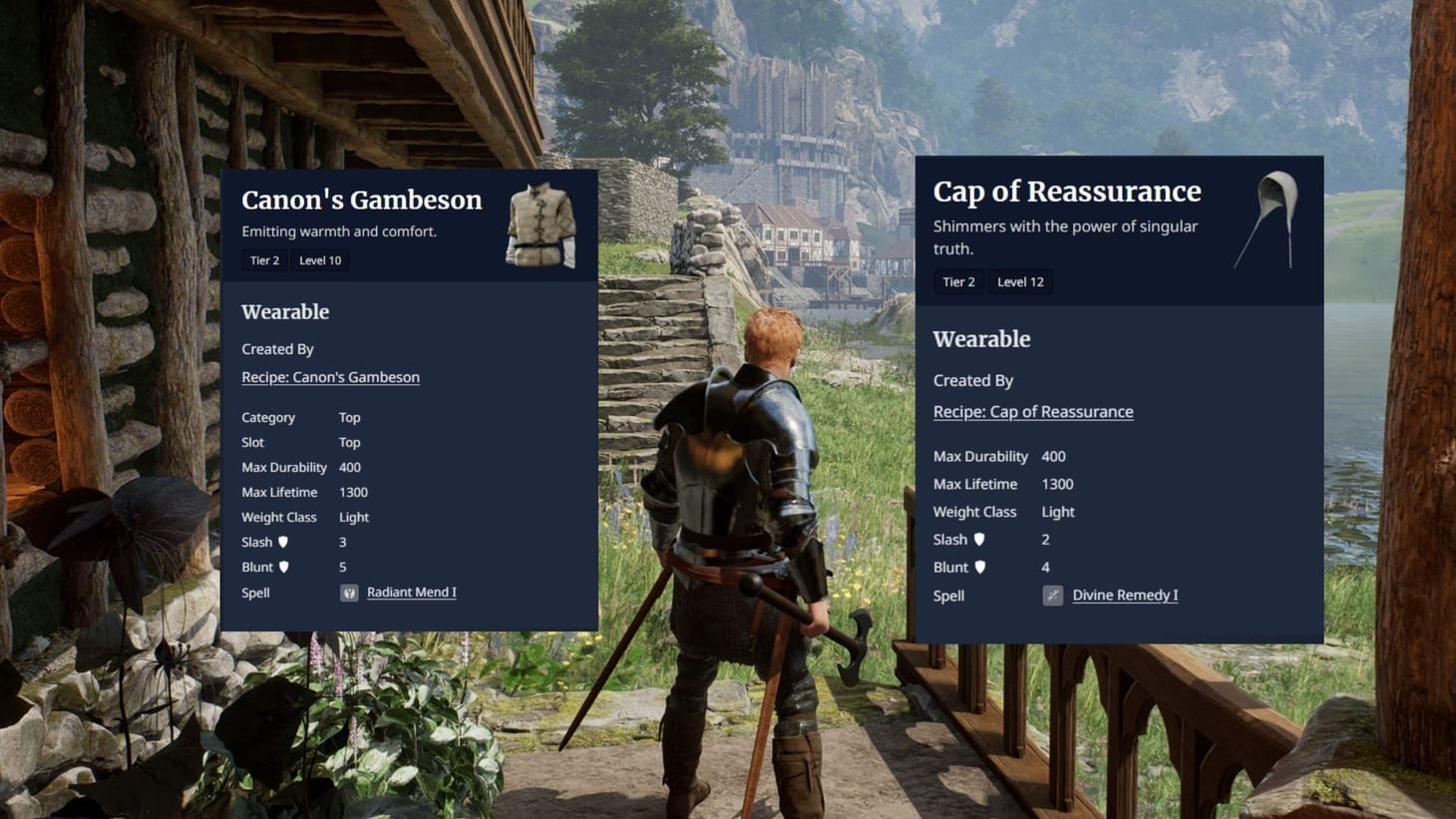Open the Radiant Mend I spell link

point(411,592)
